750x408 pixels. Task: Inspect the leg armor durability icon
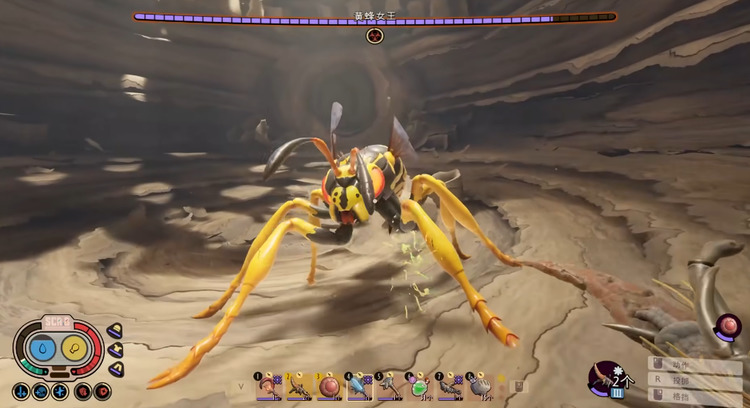[115, 368]
